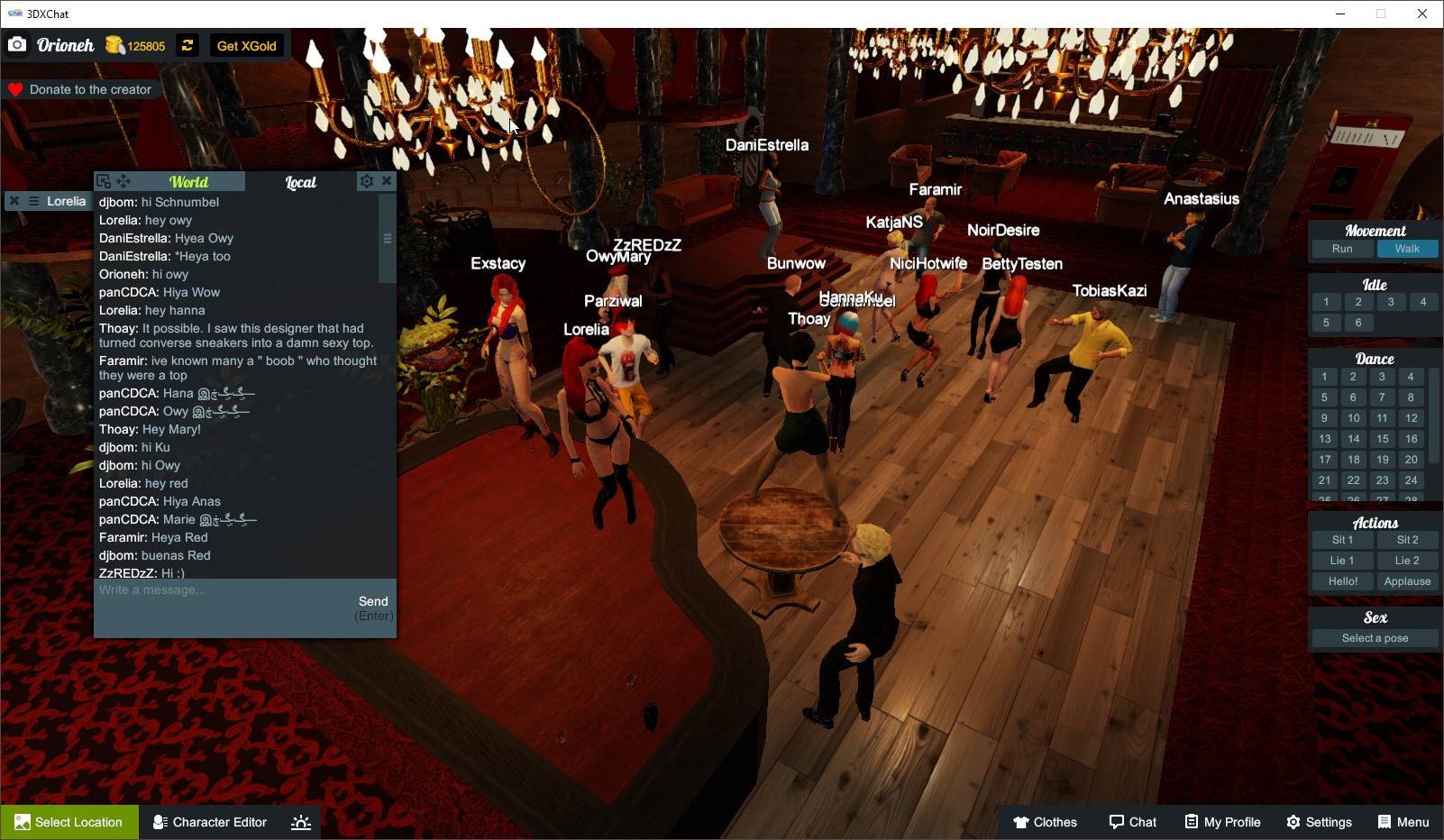
Task: Click the chat pop-out icon on the chat window
Action: [x=105, y=181]
